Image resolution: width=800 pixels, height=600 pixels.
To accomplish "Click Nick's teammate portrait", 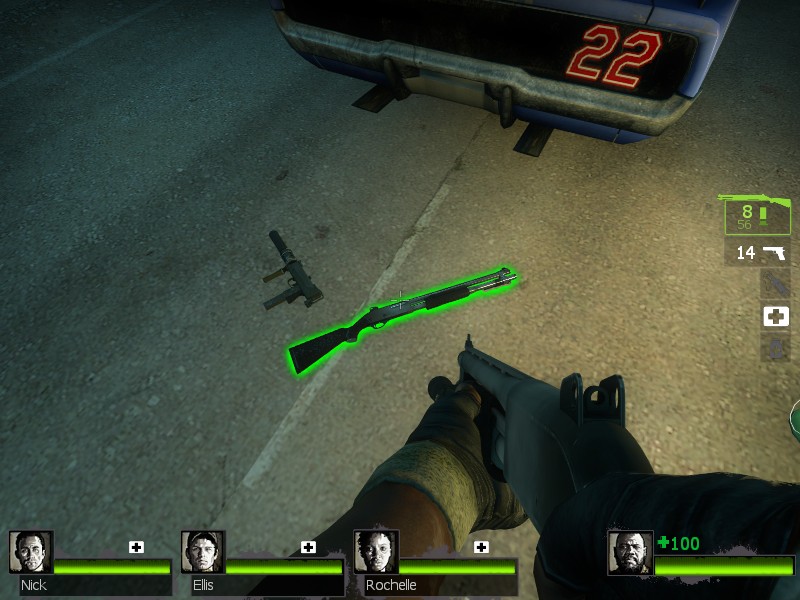I will (30, 552).
